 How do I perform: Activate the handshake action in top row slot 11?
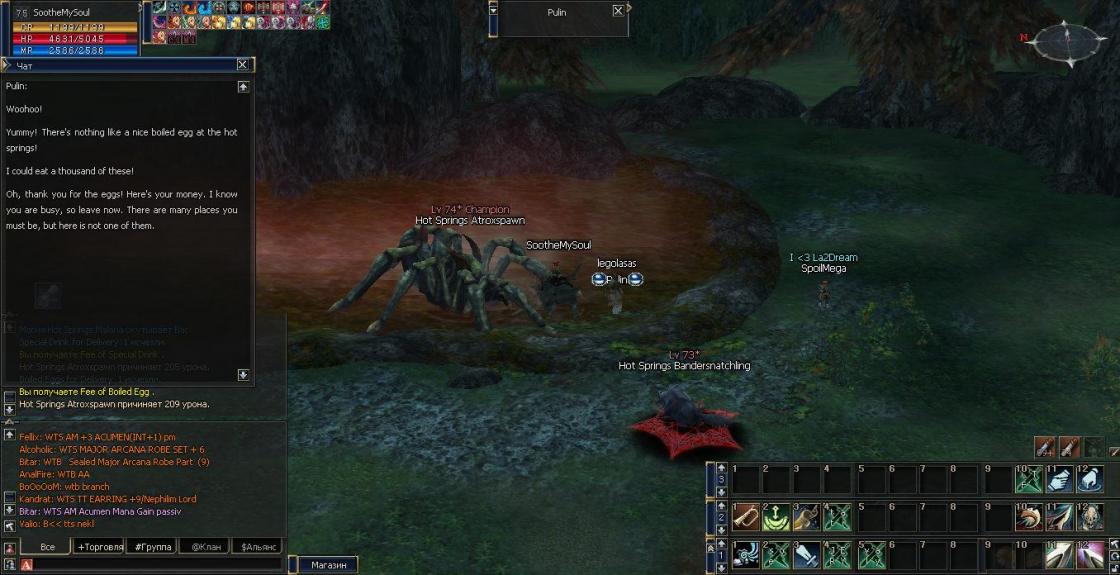[1059, 479]
